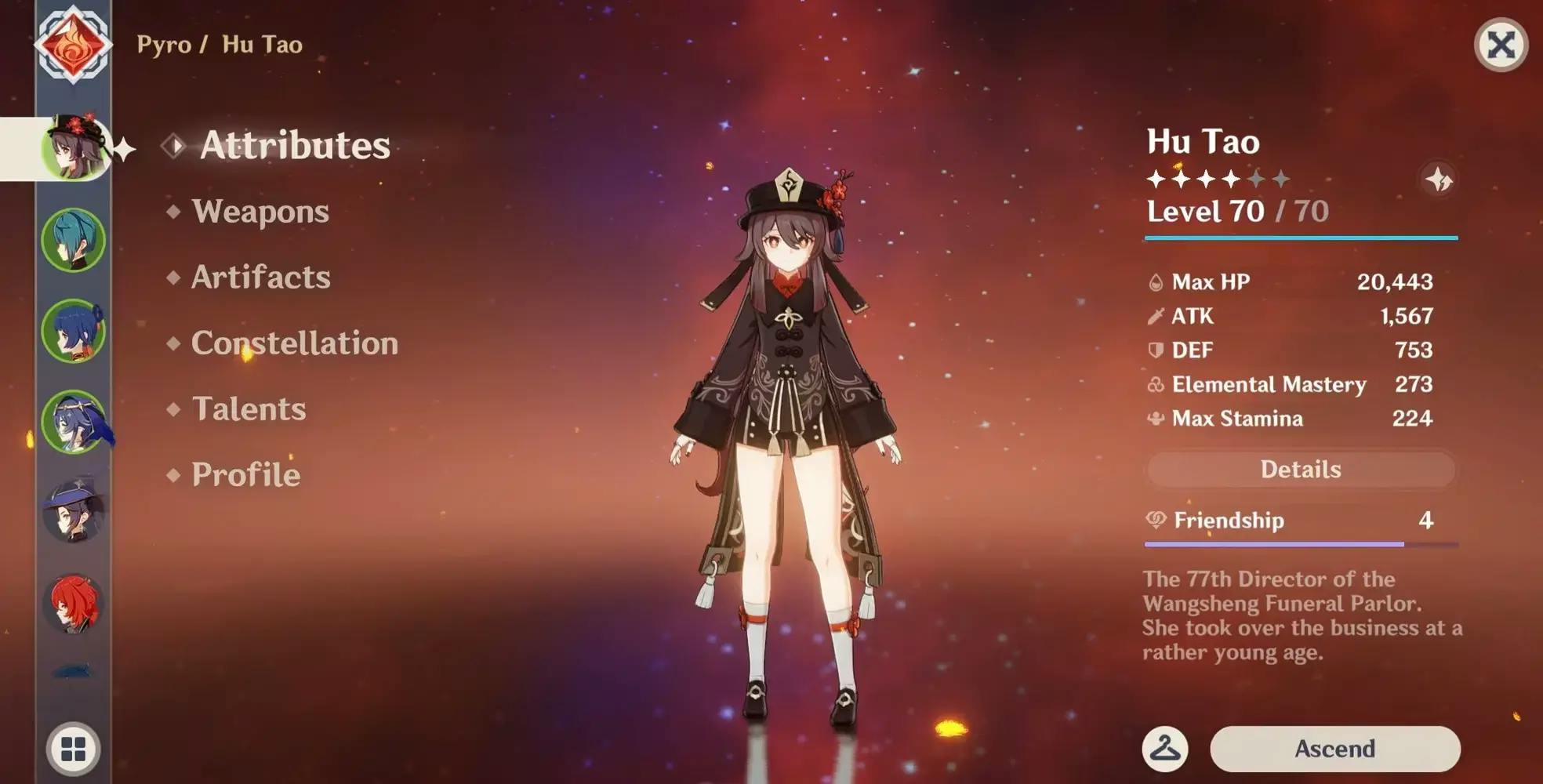Open the Artifacts tab
Screen dimensions: 1543x784
coord(260,278)
